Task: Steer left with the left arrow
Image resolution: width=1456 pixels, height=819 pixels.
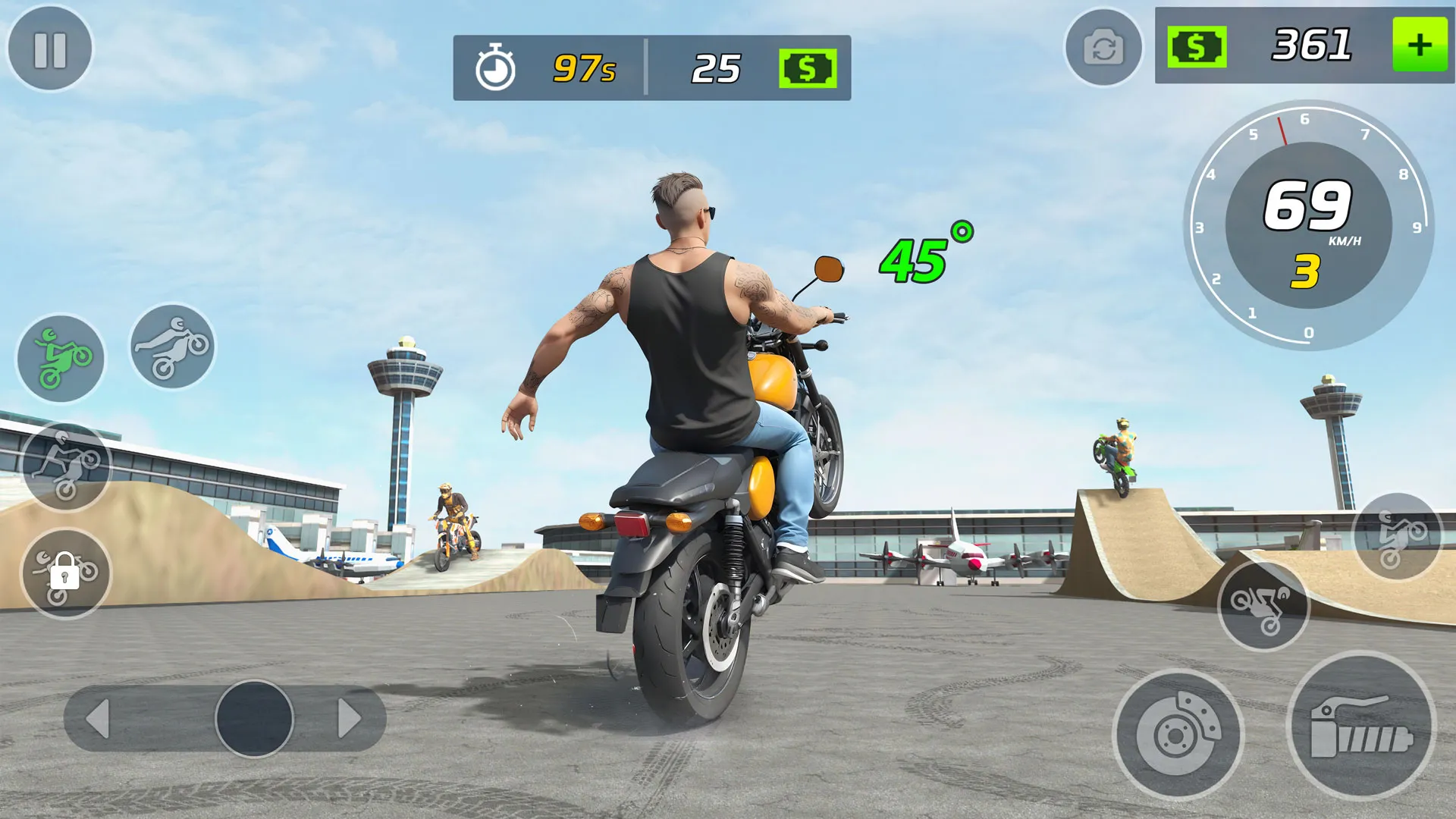Action: pyautogui.click(x=99, y=718)
